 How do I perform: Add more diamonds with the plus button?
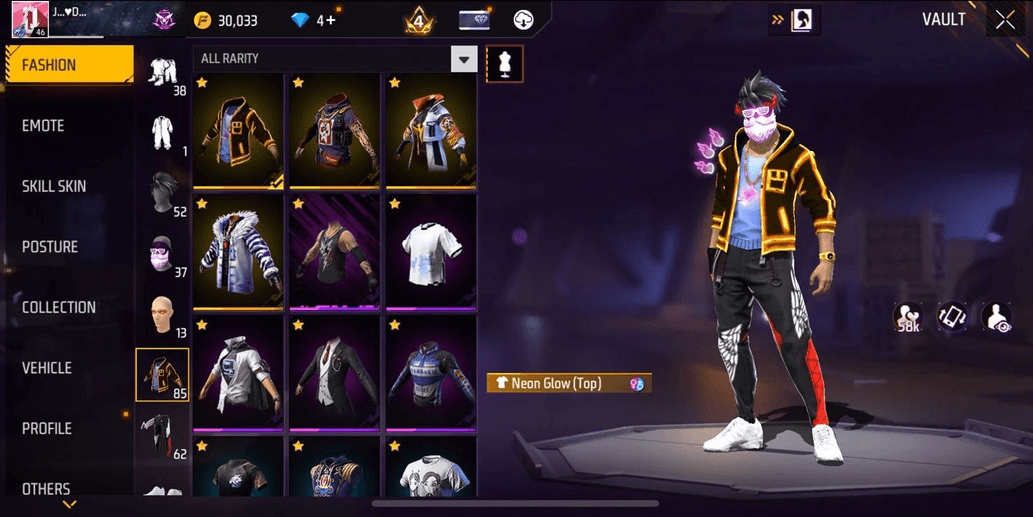[x=330, y=20]
